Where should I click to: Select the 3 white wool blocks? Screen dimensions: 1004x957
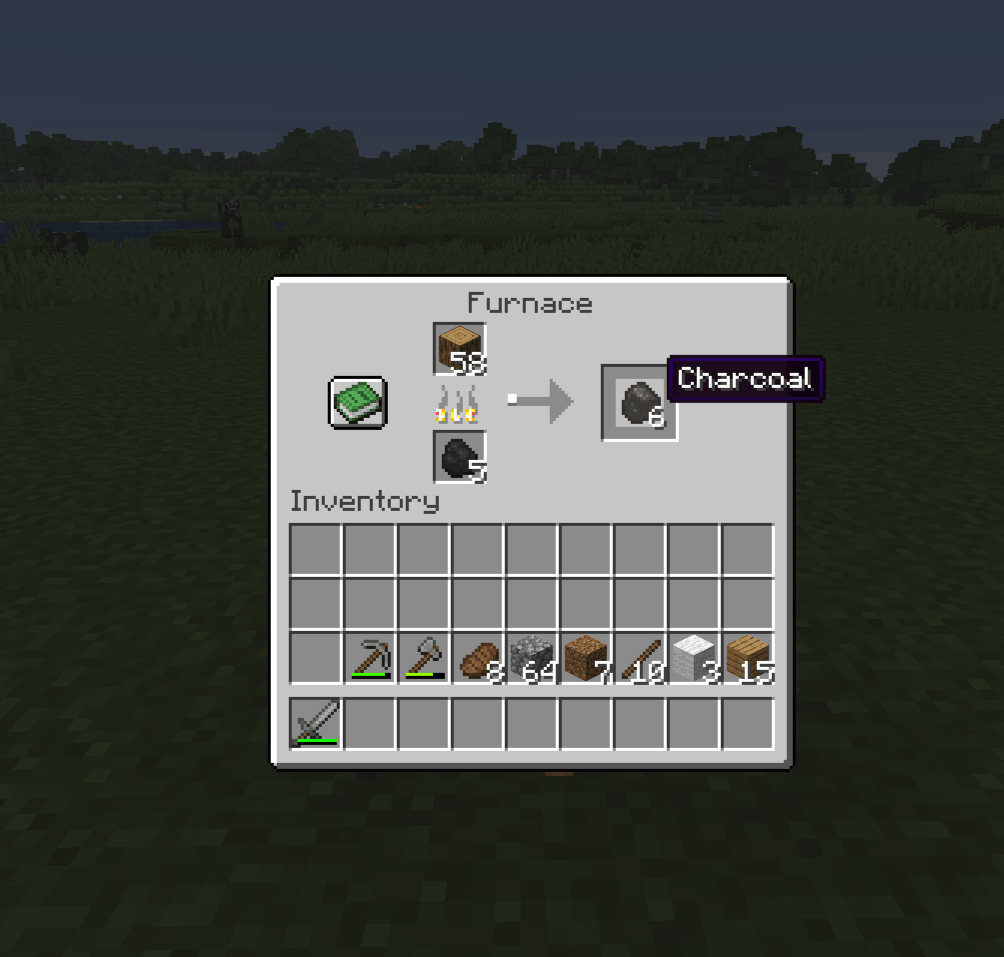click(694, 658)
